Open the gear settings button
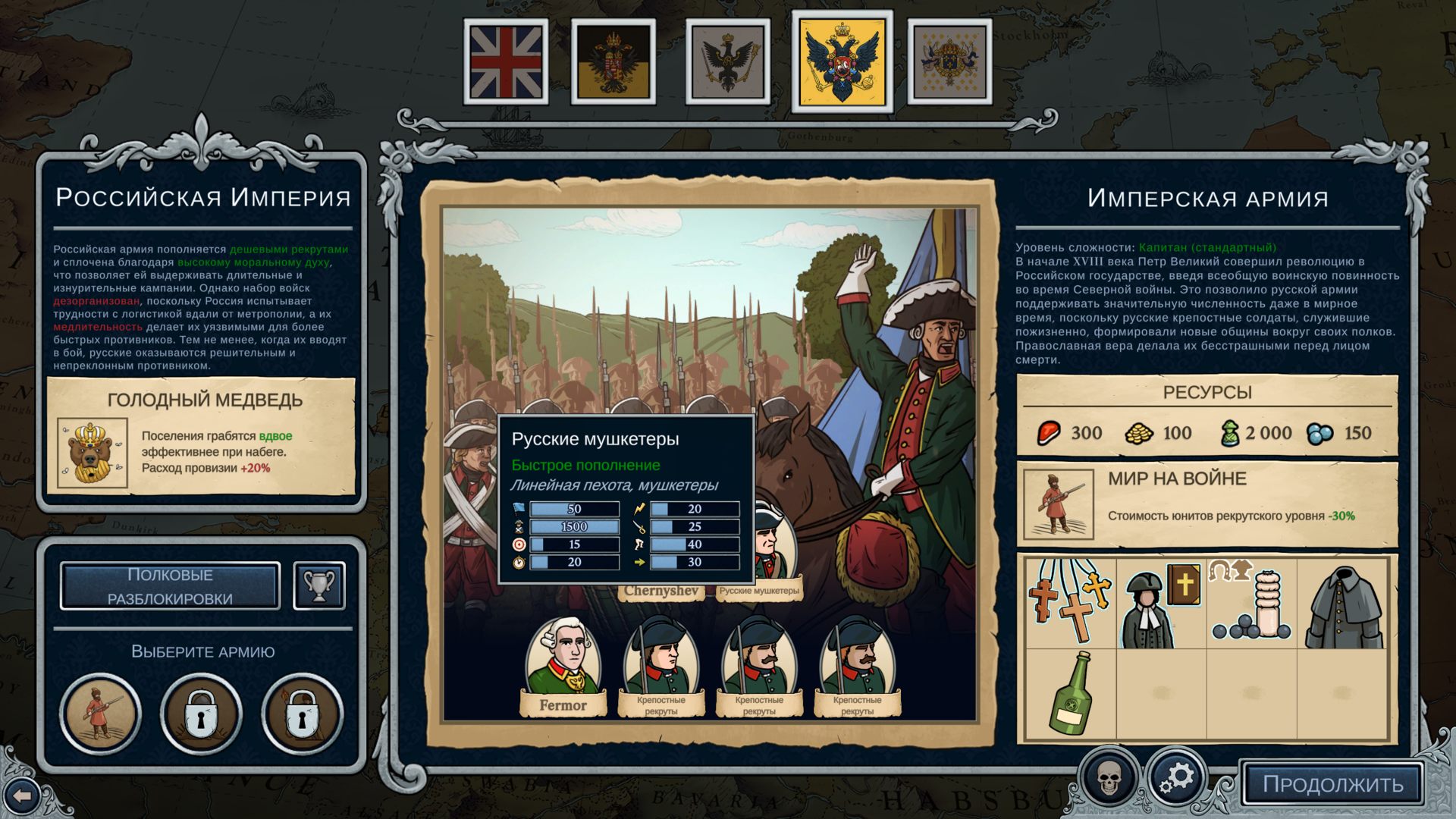Viewport: 1456px width, 819px height. tap(1176, 778)
